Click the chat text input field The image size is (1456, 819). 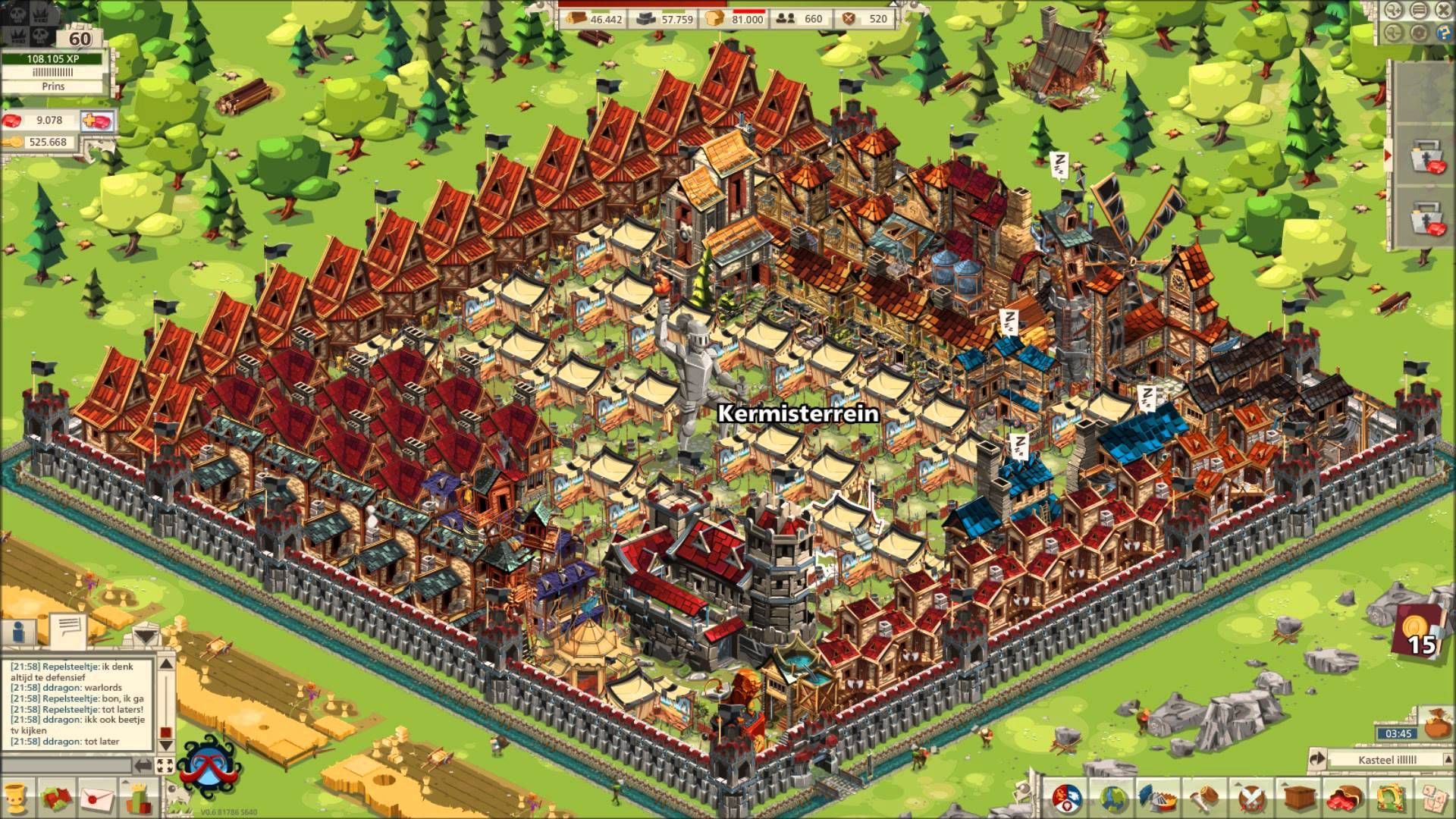(x=68, y=766)
